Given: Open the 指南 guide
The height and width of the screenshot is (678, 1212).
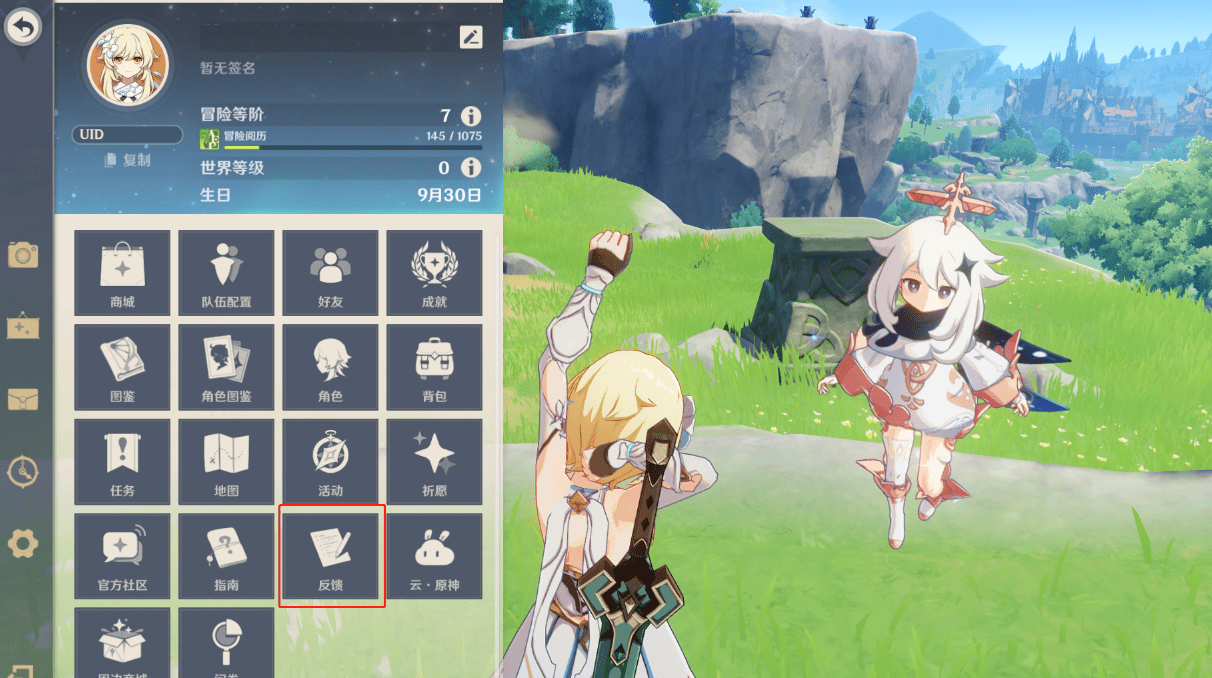Looking at the screenshot, I should 226,556.
